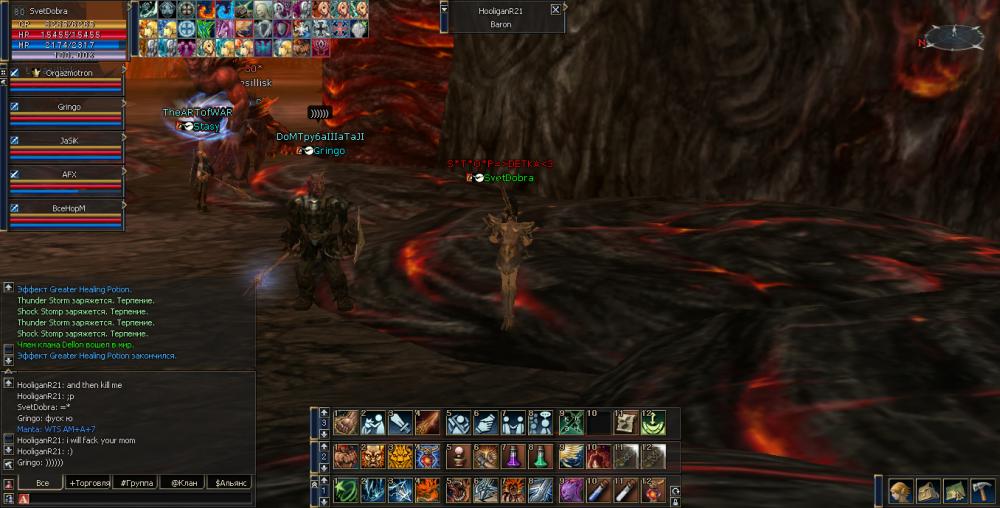Open the hammer system menu icon
Screen dimensions: 1000x508
(981, 491)
